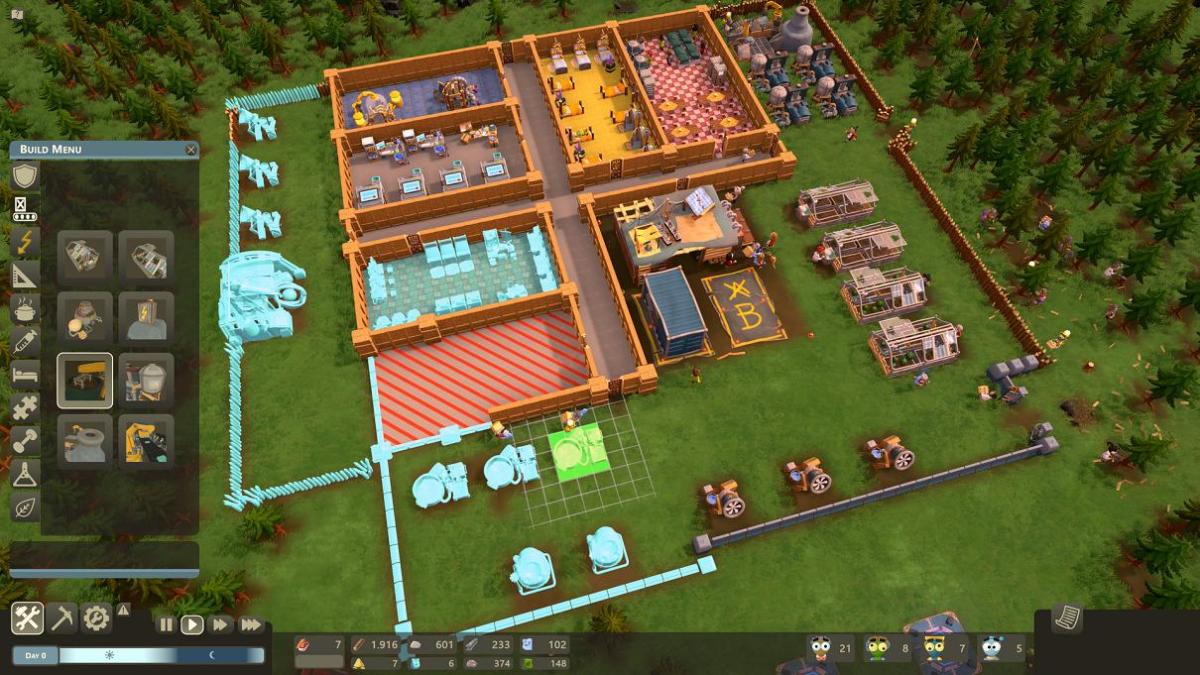Switch to the puzzle piece category
The height and width of the screenshot is (675, 1200).
(25, 407)
